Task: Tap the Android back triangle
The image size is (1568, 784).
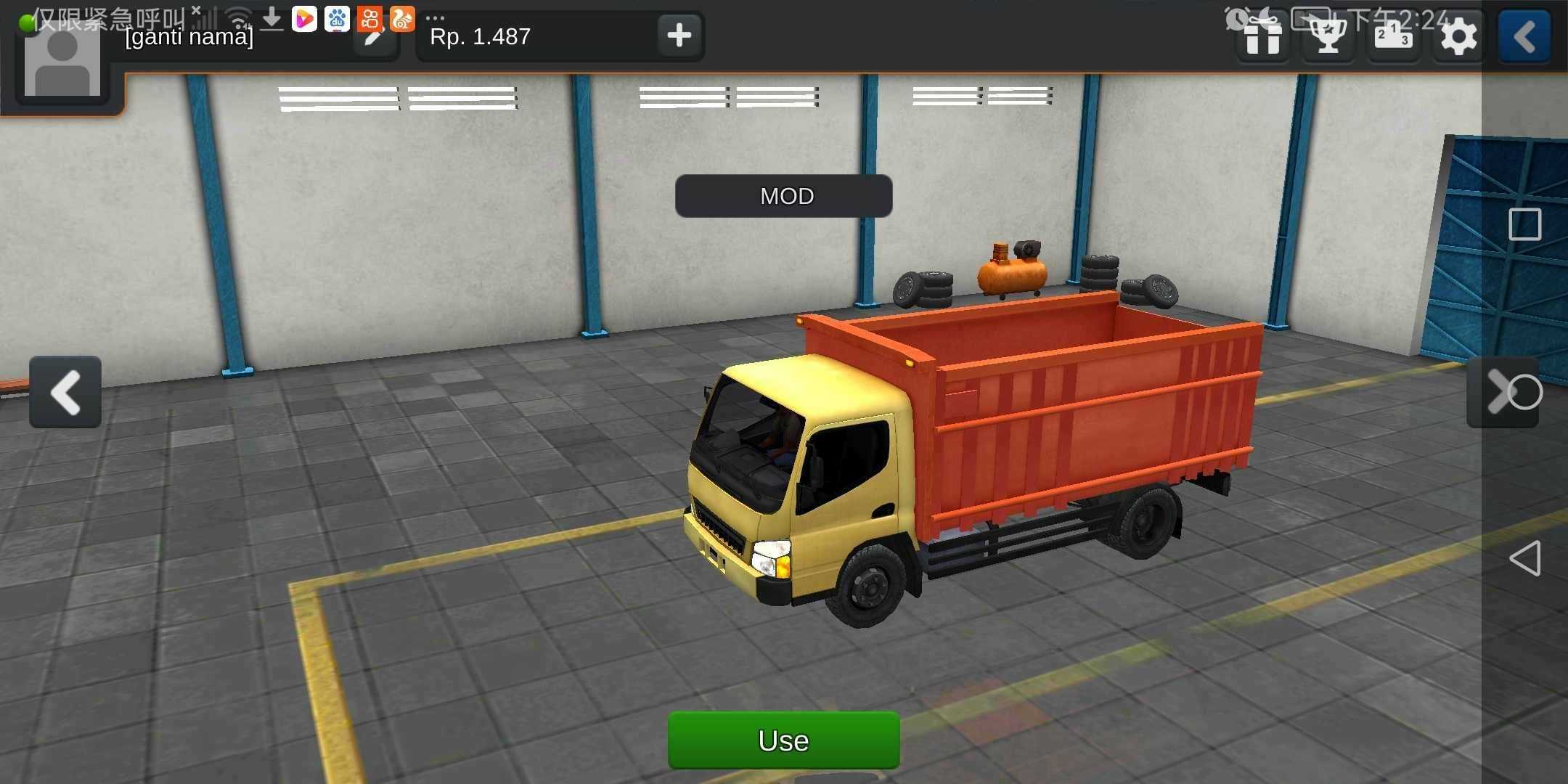Action: point(1524,558)
